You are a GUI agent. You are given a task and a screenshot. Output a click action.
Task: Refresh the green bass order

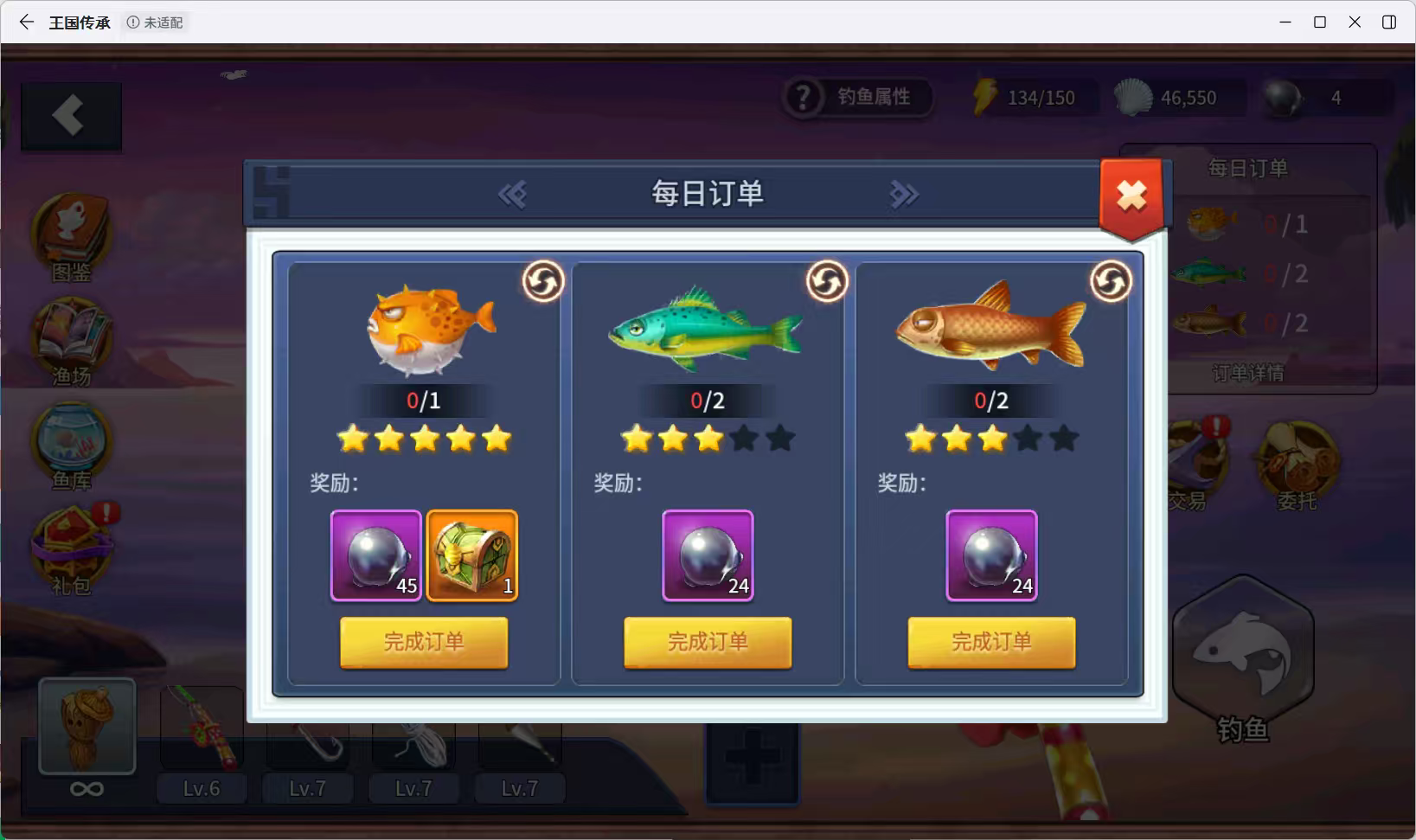tap(826, 281)
